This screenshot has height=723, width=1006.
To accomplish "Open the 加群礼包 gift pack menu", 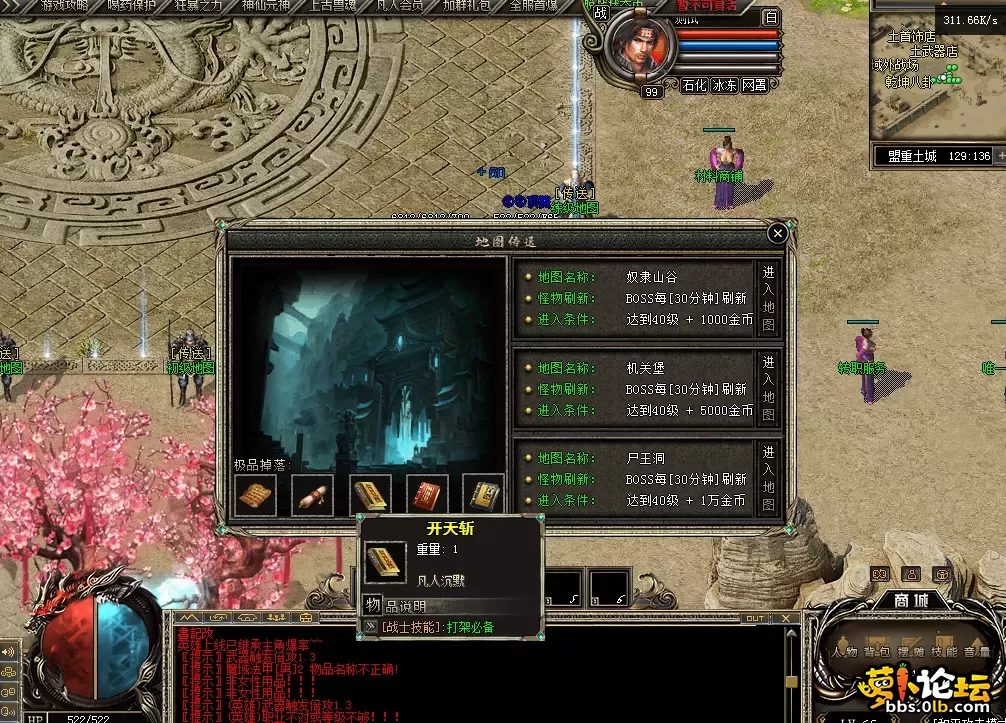I will [x=466, y=6].
